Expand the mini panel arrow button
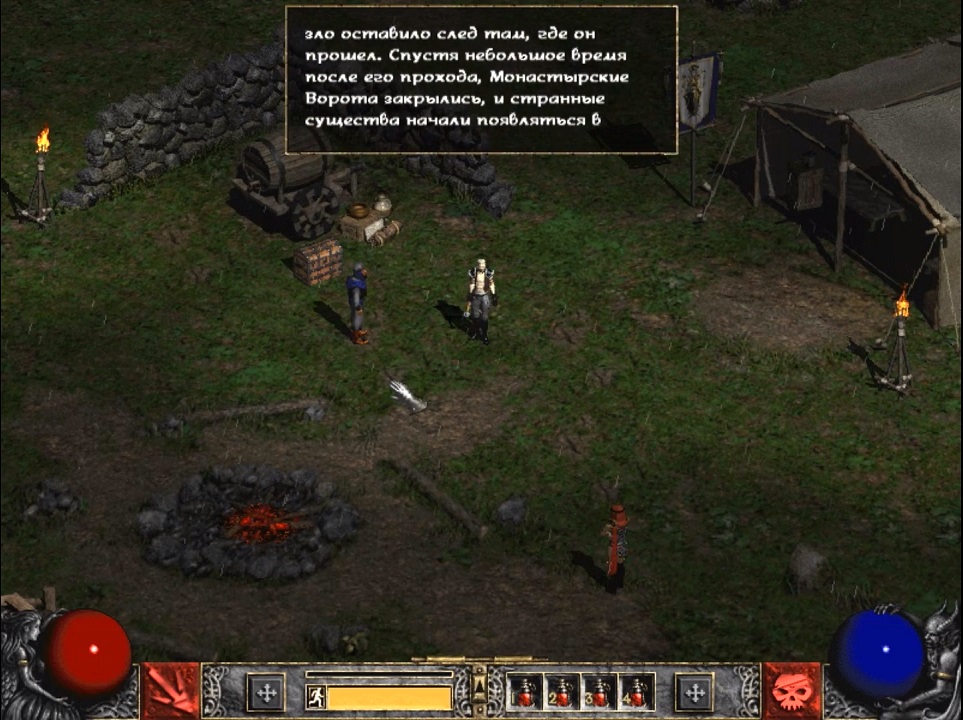 [479, 685]
